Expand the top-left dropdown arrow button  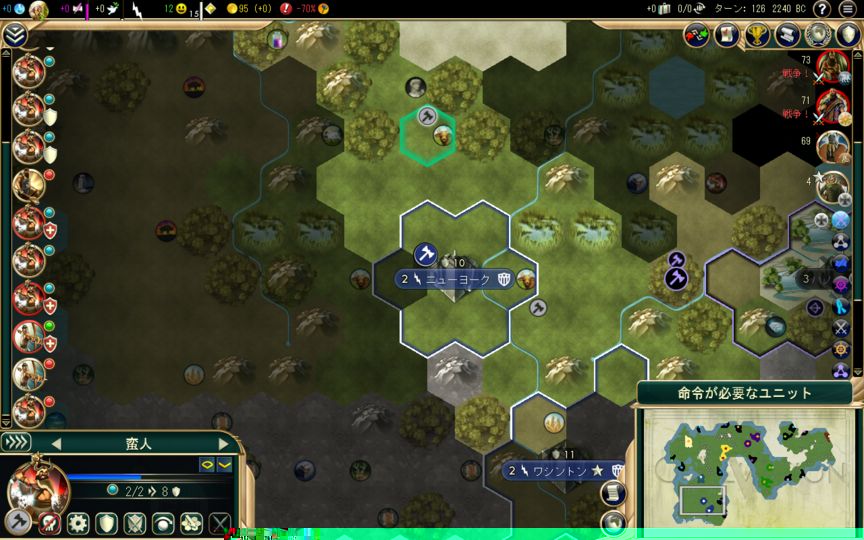point(14,36)
